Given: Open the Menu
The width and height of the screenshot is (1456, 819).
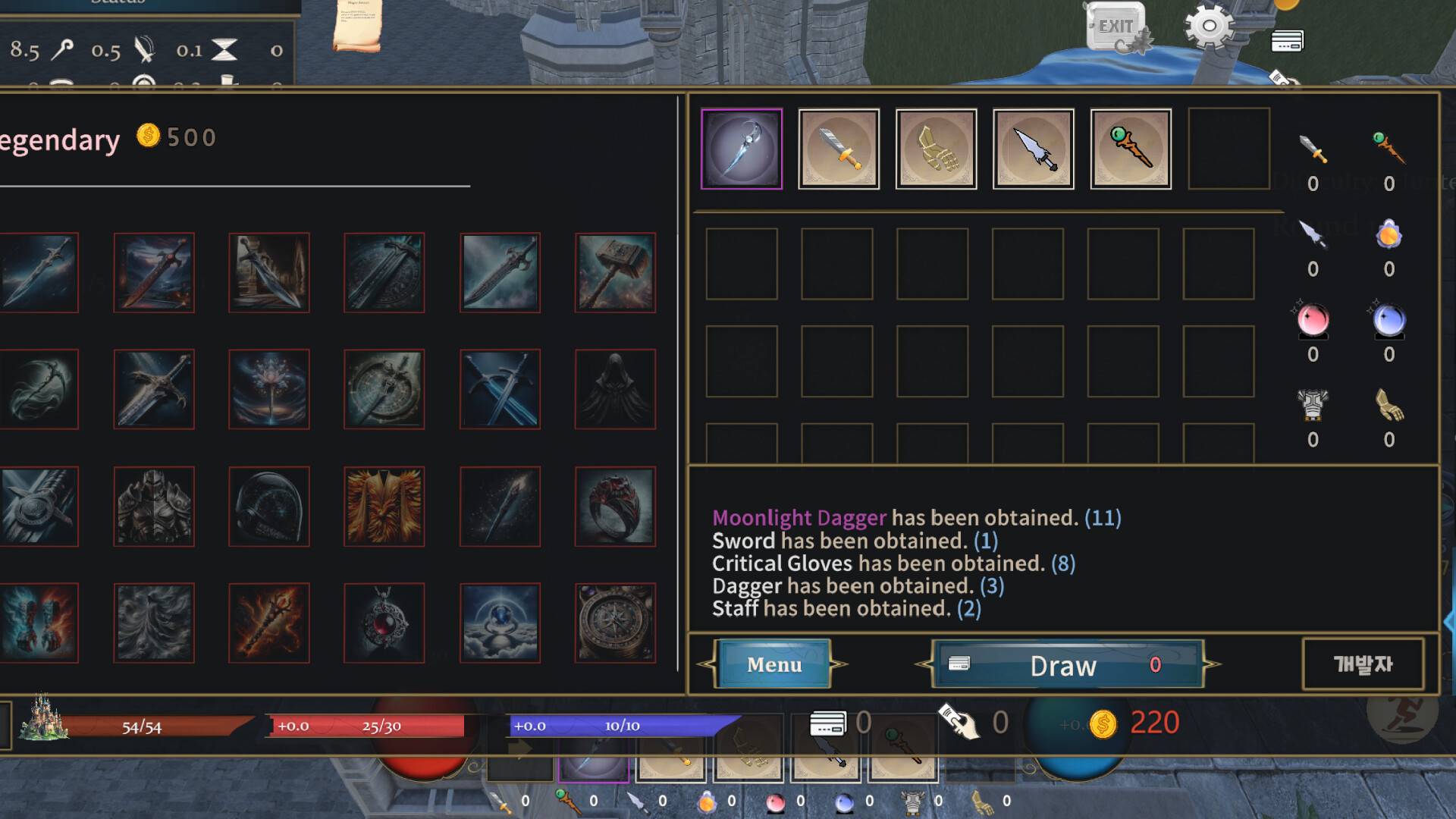Looking at the screenshot, I should 774,665.
